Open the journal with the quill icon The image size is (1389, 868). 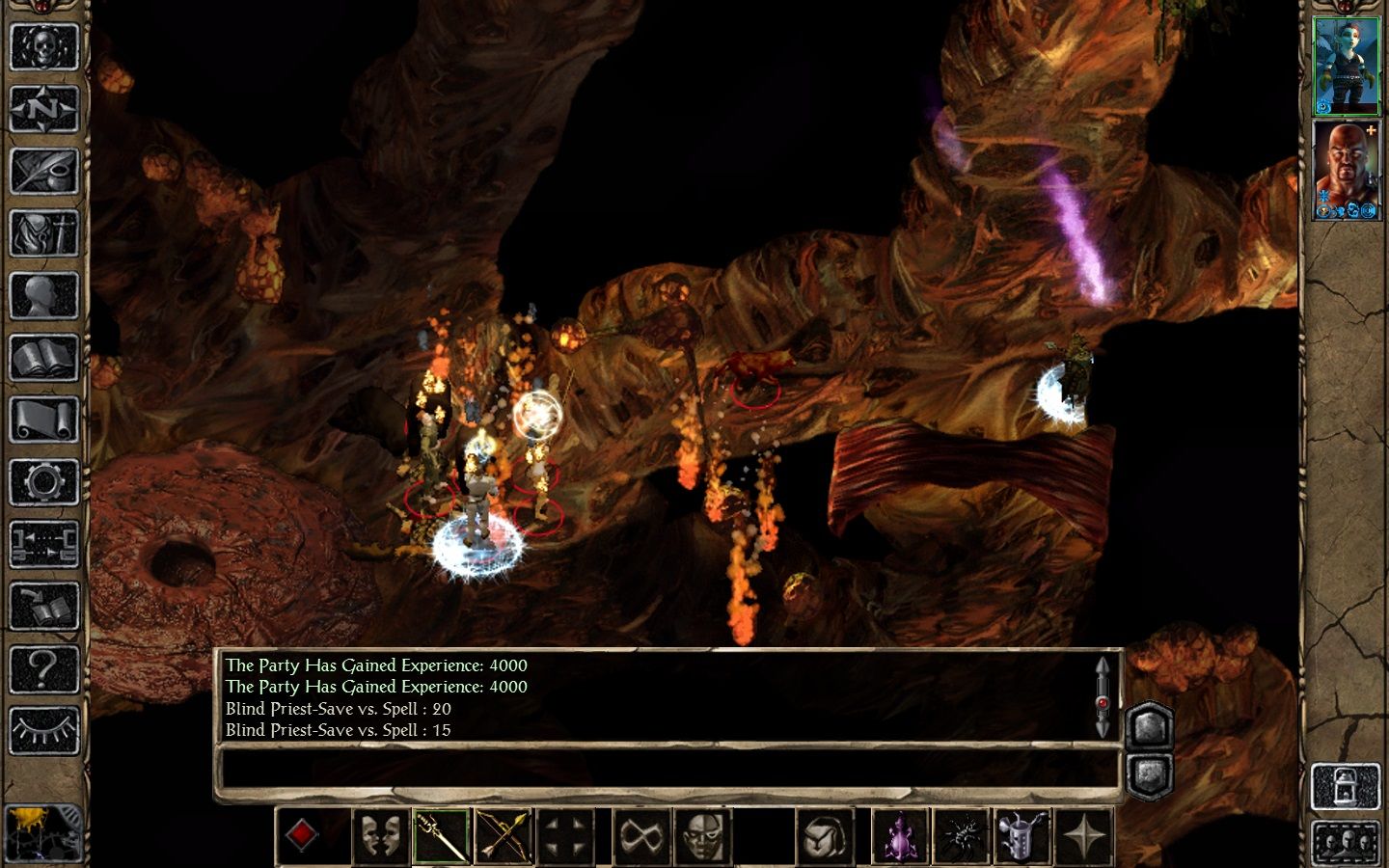pos(43,171)
